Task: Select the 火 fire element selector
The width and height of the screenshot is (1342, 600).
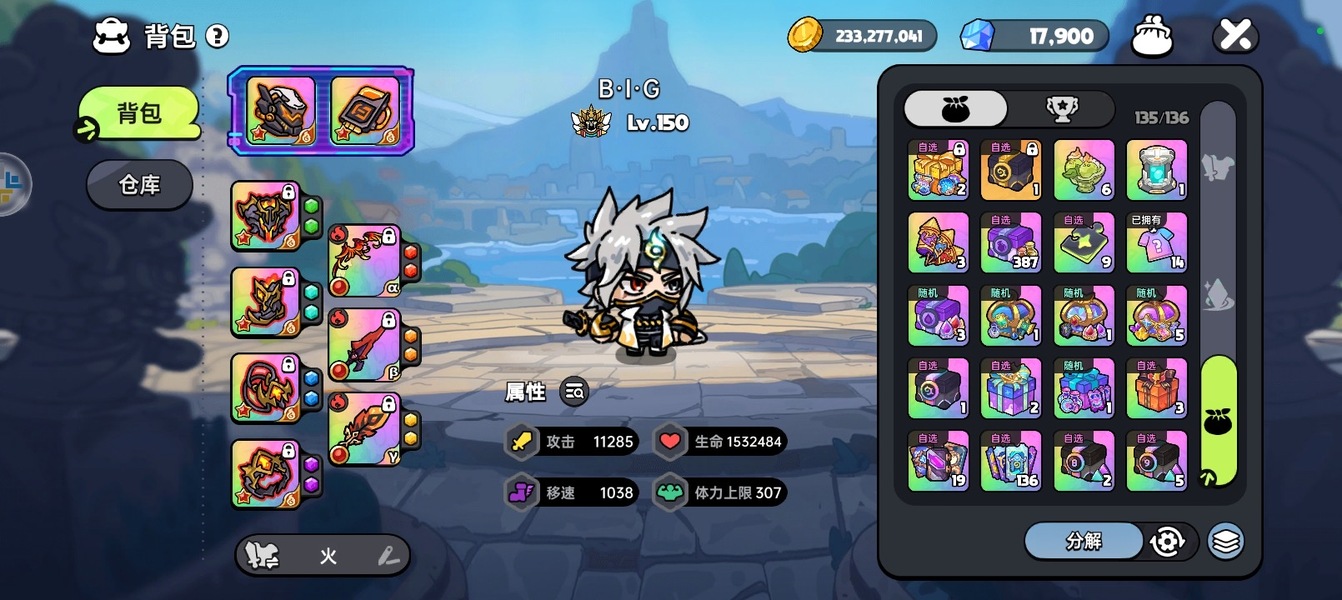Action: [328, 556]
